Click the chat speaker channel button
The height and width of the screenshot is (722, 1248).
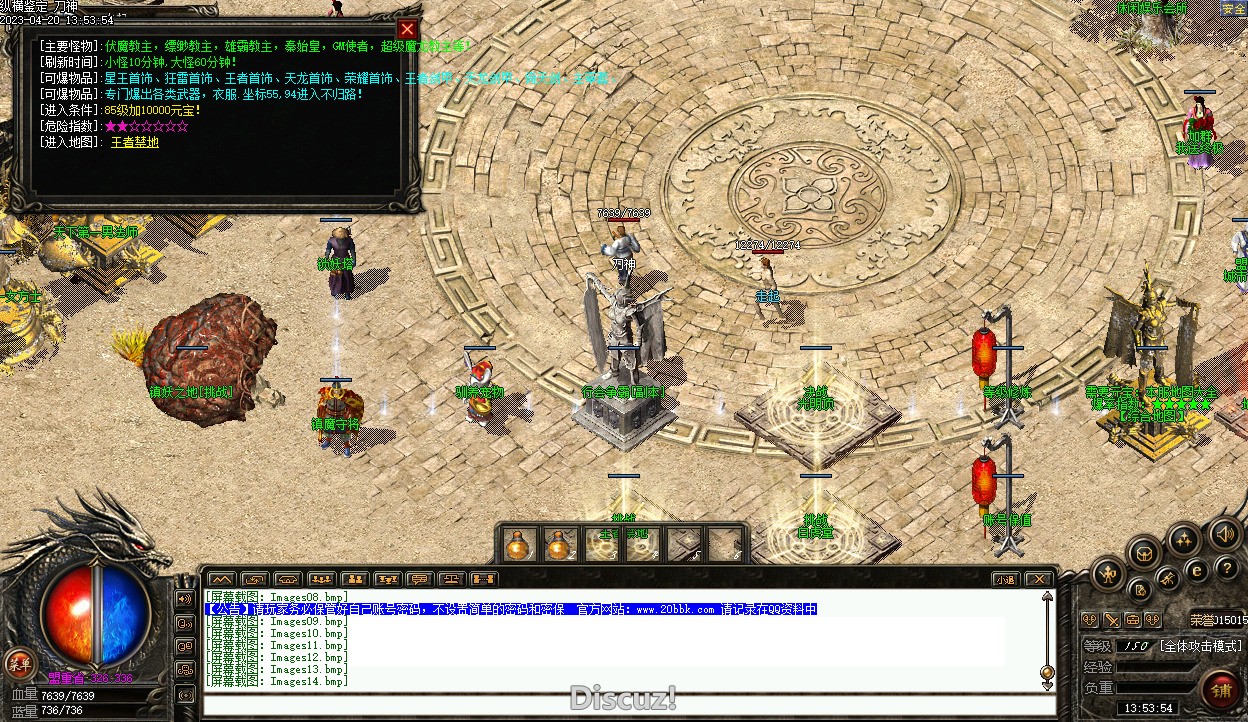tap(185, 599)
